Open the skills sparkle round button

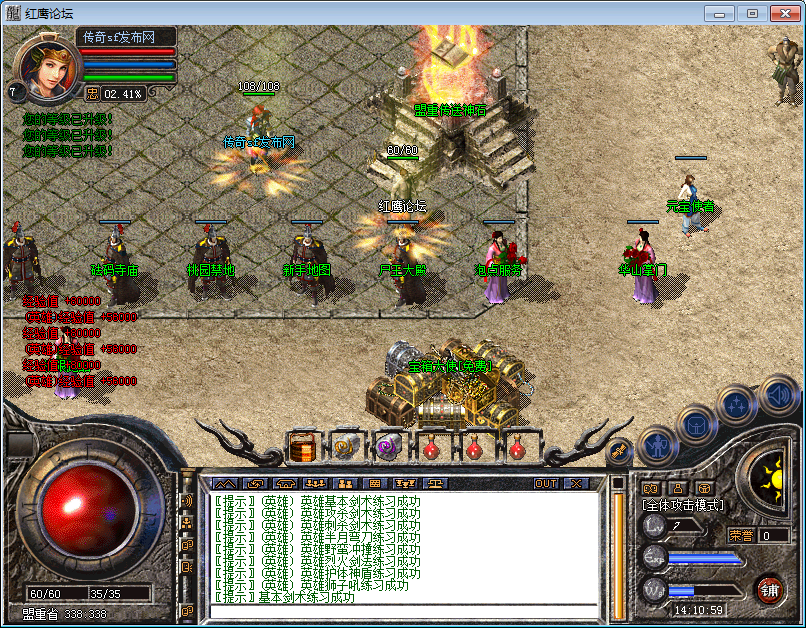tap(737, 404)
